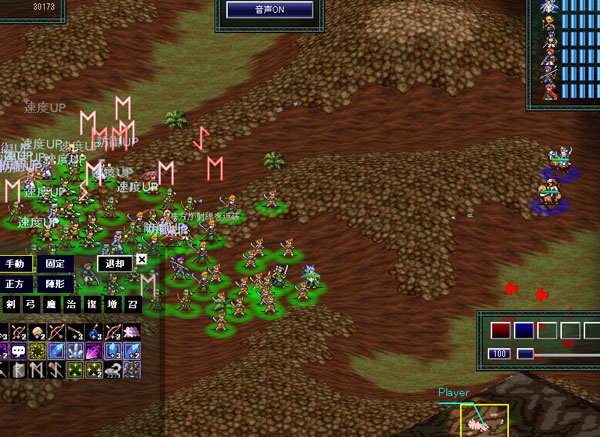Switch to the 魔 magic category
The width and height of the screenshot is (600, 437).
click(51, 305)
